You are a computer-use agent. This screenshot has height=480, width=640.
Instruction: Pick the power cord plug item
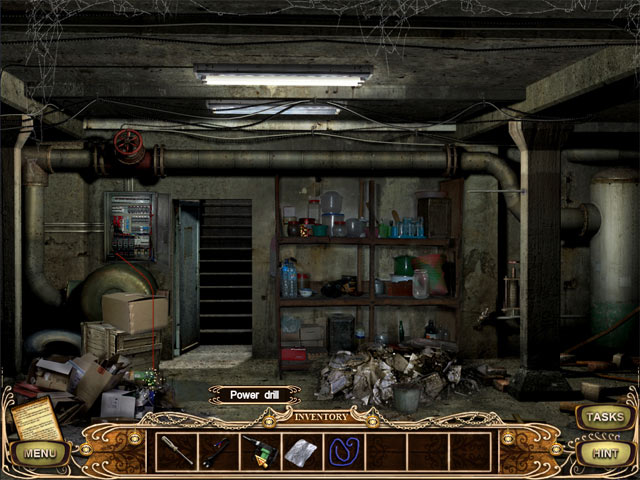[x=218, y=451]
